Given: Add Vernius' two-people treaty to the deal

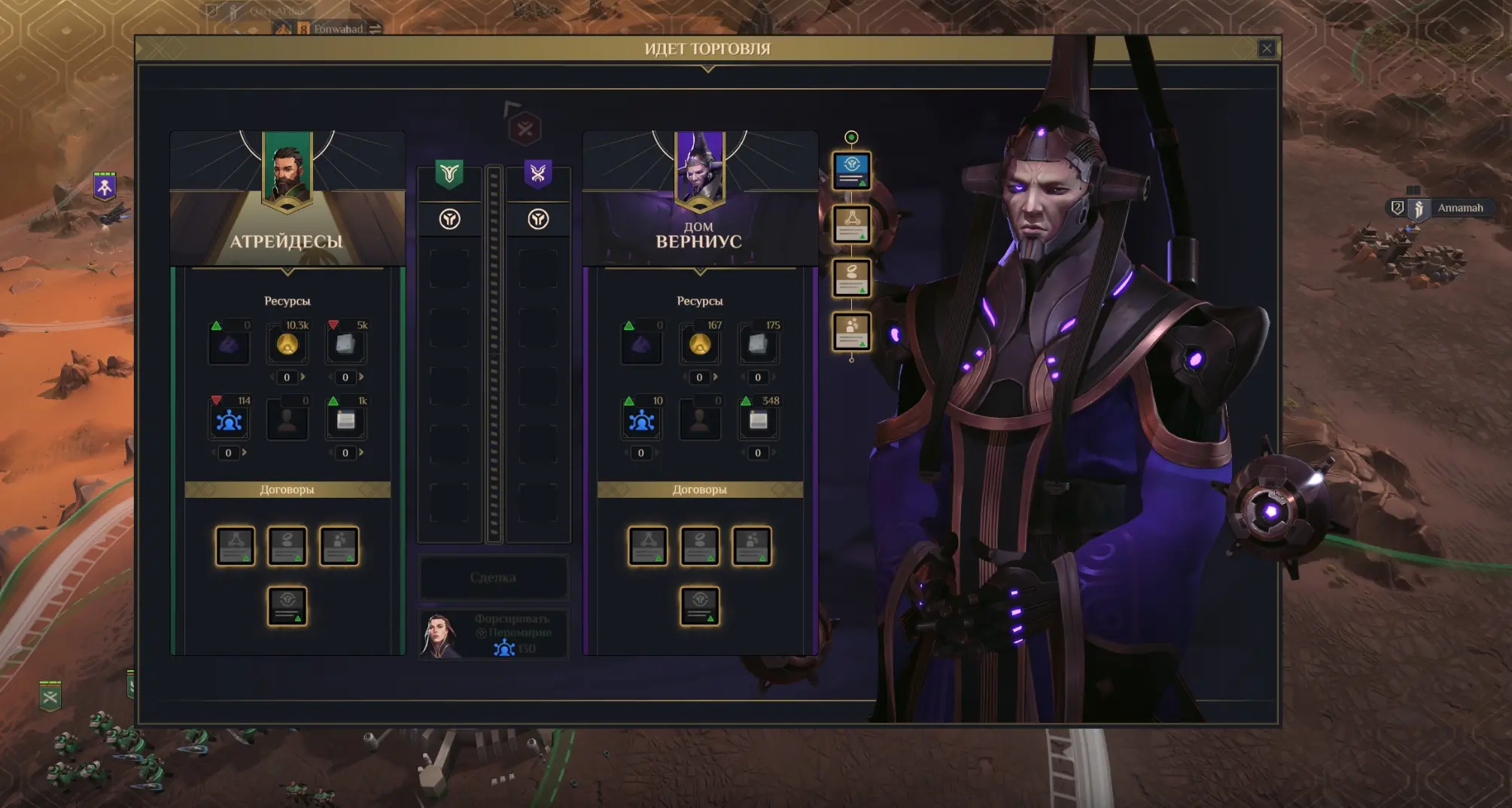Looking at the screenshot, I should [751, 546].
